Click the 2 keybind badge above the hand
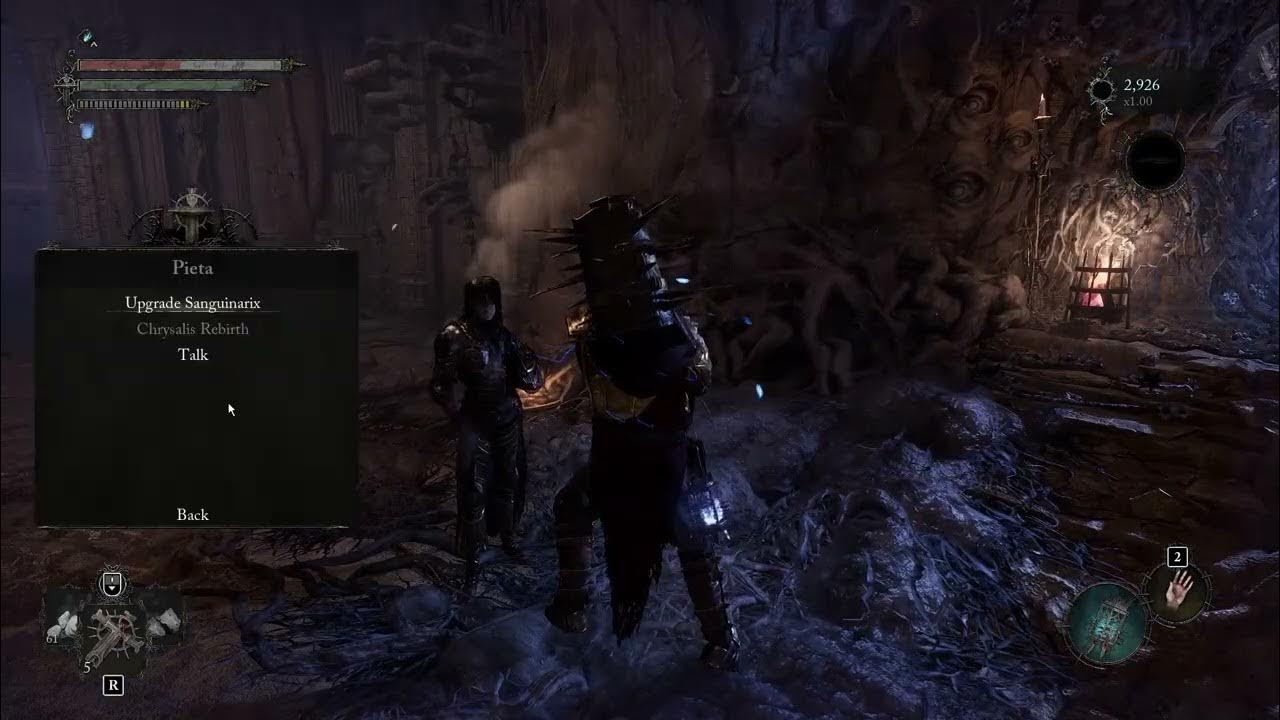The width and height of the screenshot is (1280, 720). (x=1178, y=558)
